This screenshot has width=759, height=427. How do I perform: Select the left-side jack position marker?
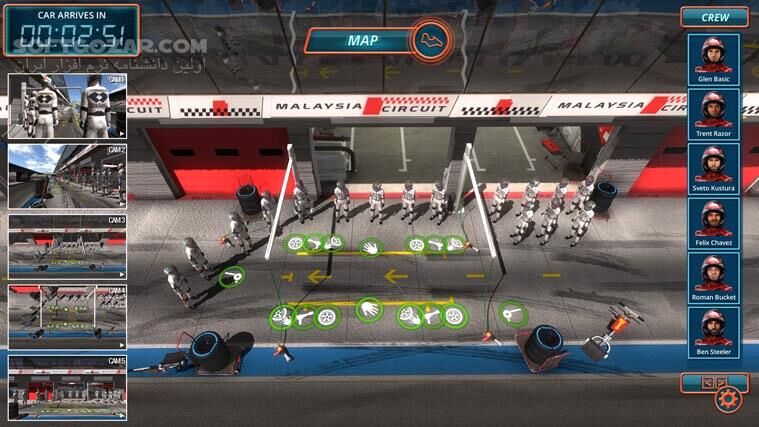click(231, 276)
